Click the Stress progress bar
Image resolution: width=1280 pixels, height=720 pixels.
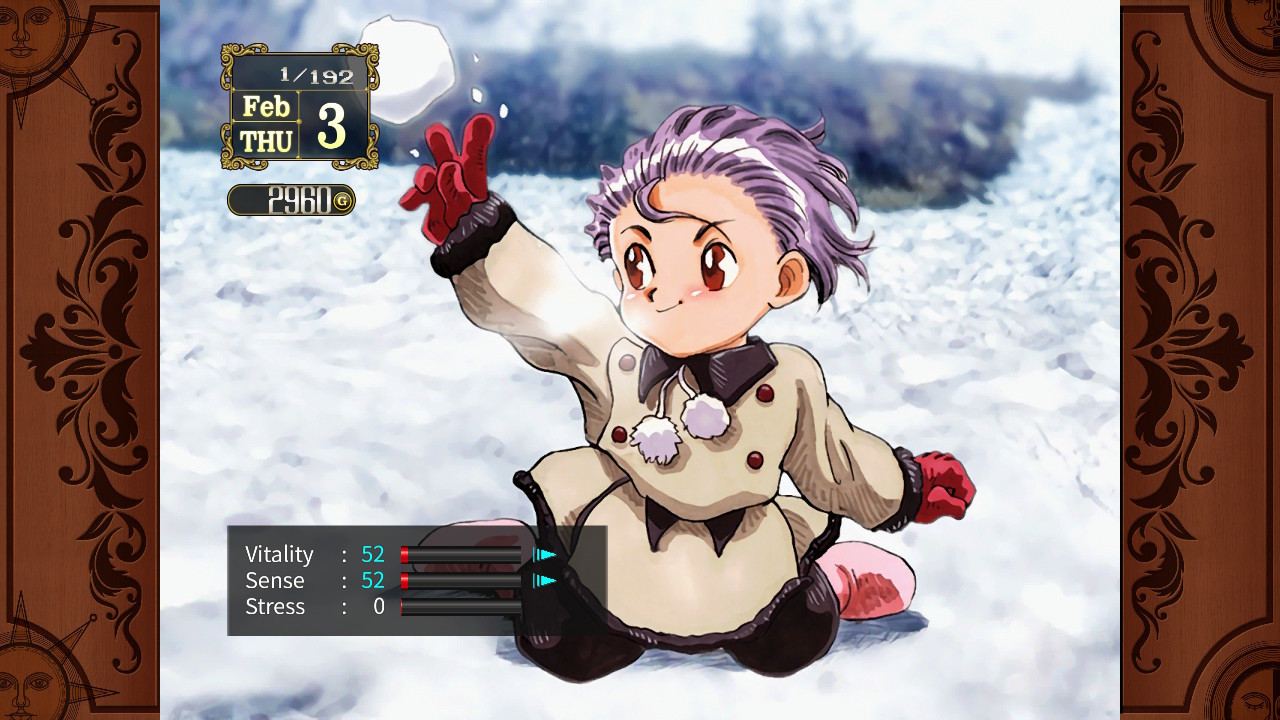pyautogui.click(x=462, y=607)
